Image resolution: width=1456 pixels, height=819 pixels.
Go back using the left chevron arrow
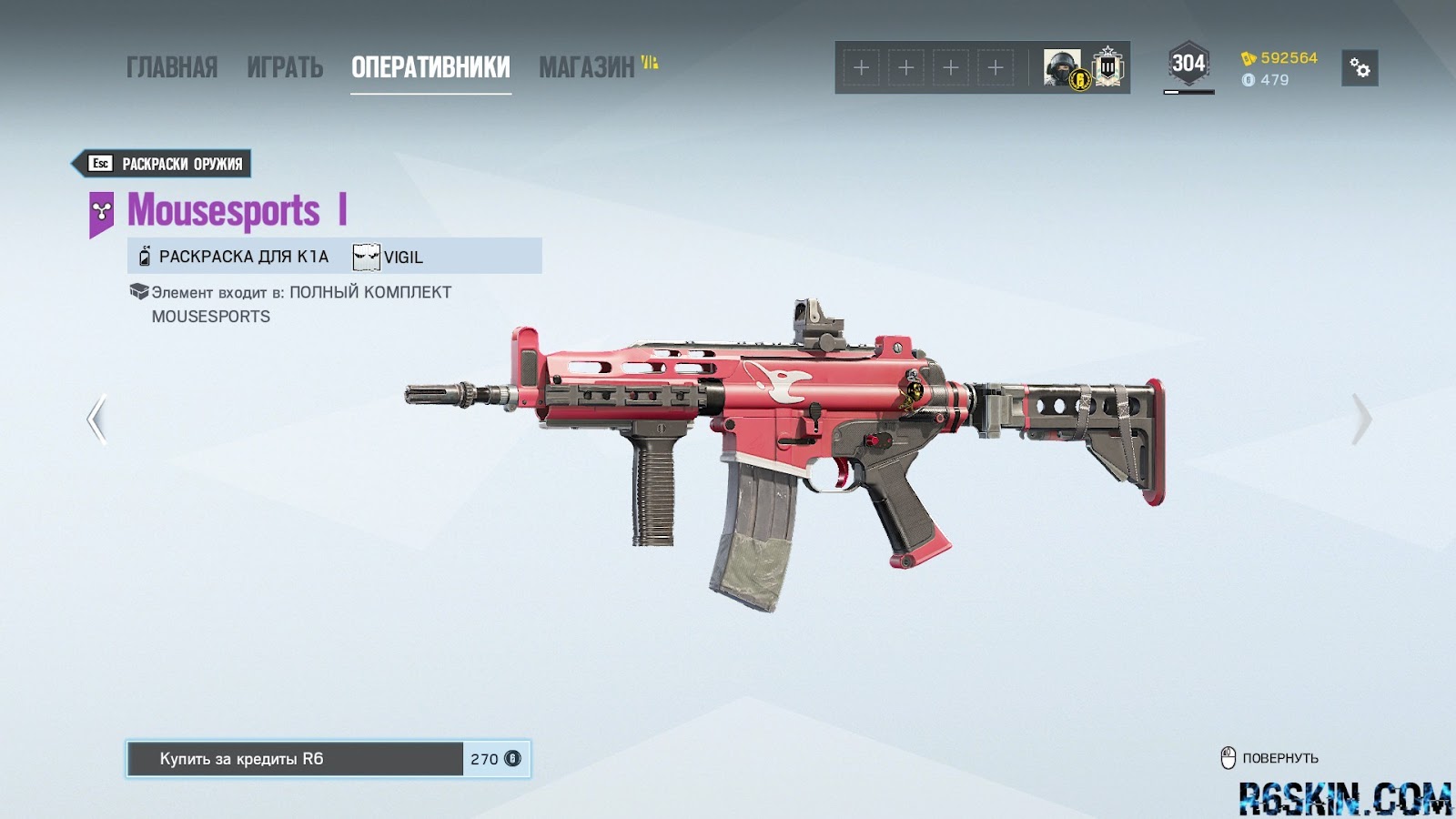click(x=95, y=418)
